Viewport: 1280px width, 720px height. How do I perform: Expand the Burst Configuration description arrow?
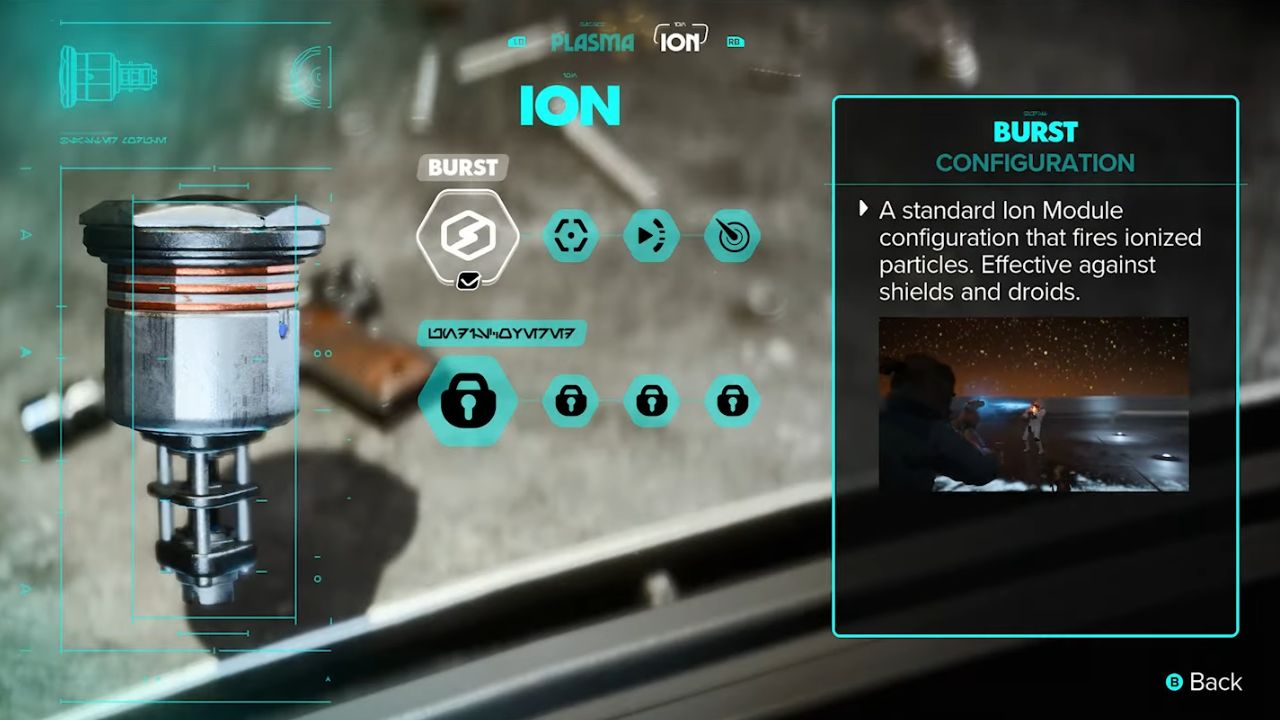tap(863, 209)
